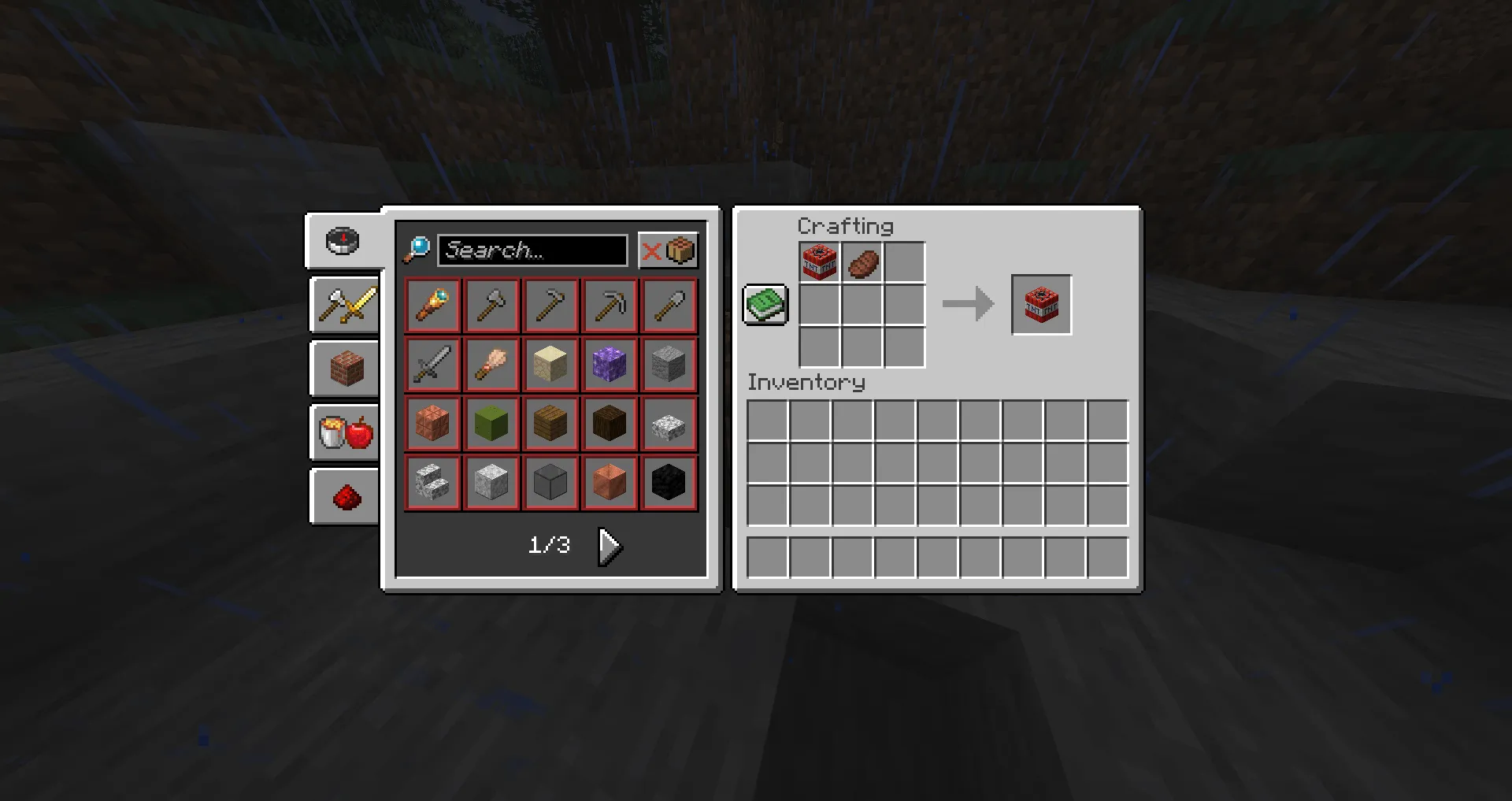The width and height of the screenshot is (1512, 801).
Task: Clear the search with the red X
Action: pos(651,250)
